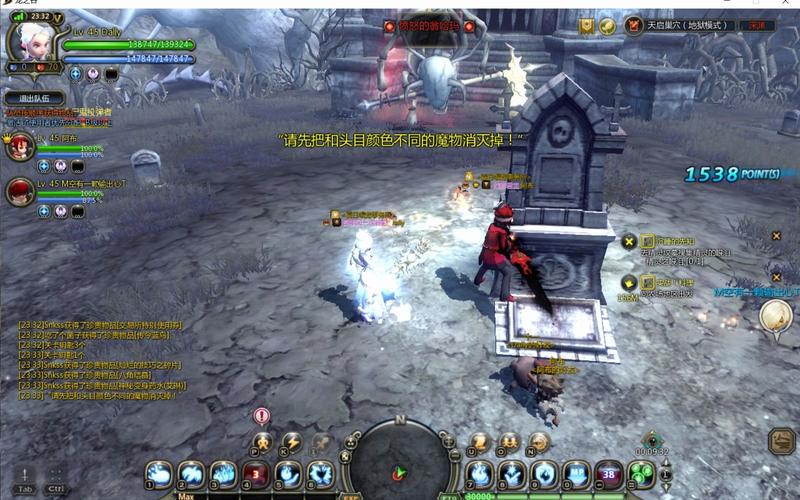Image resolution: width=800 pixels, height=500 pixels.
Task: Open the lightning bolt menu icon
Action: (x=291, y=441)
